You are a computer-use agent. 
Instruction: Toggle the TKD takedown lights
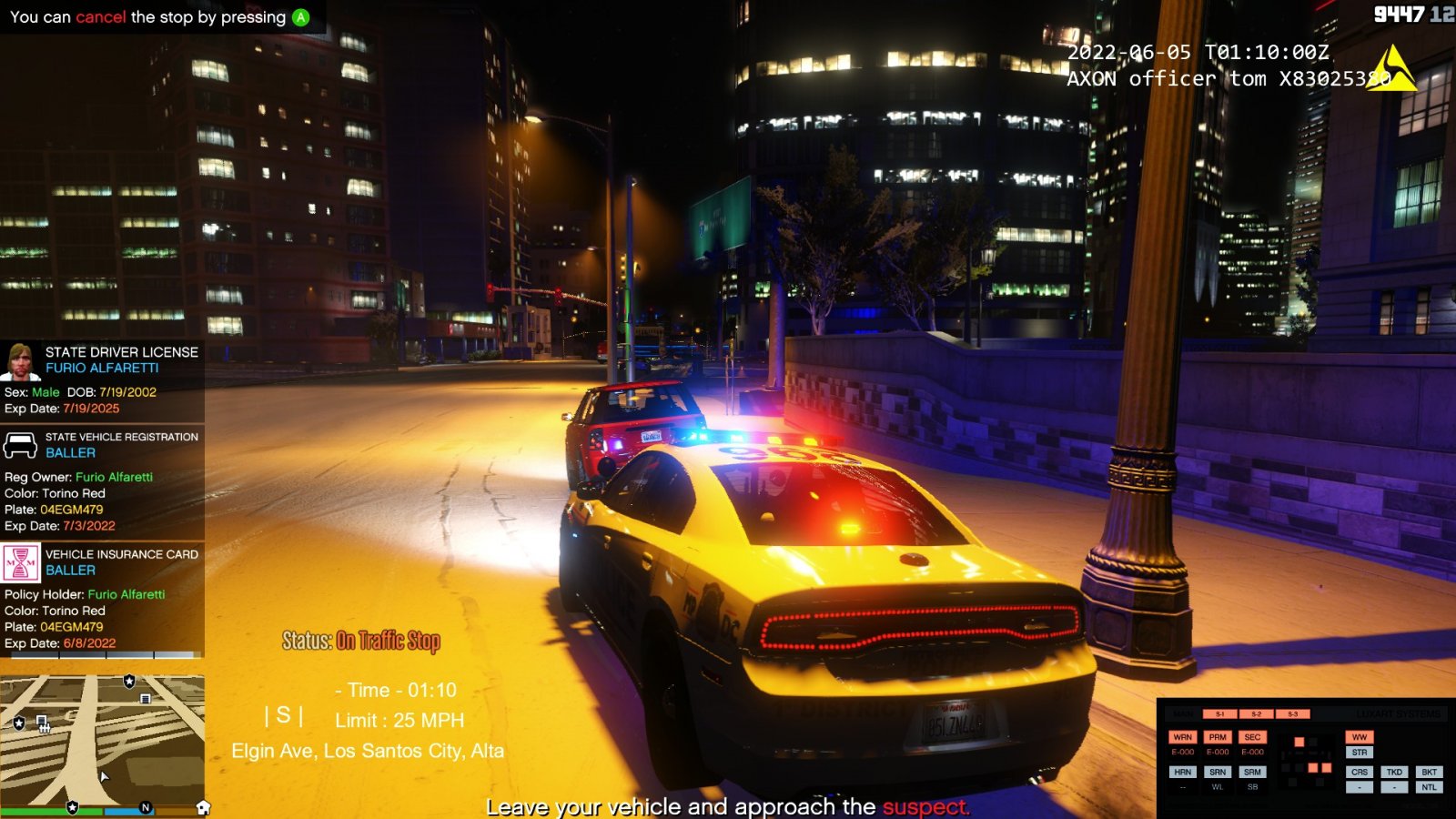pos(1394,772)
